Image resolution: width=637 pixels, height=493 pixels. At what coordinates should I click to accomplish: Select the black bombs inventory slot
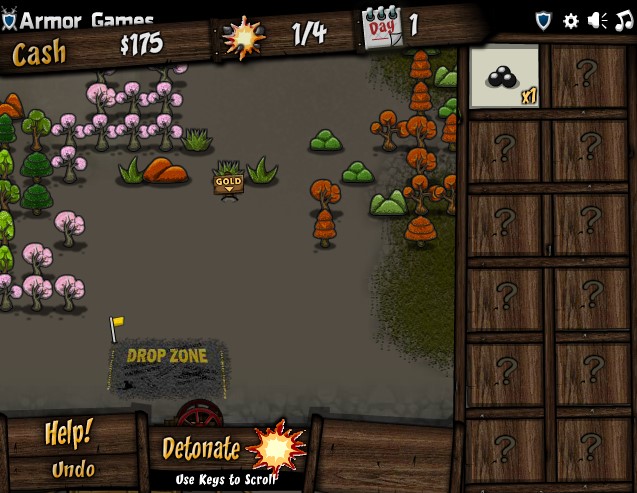click(504, 77)
